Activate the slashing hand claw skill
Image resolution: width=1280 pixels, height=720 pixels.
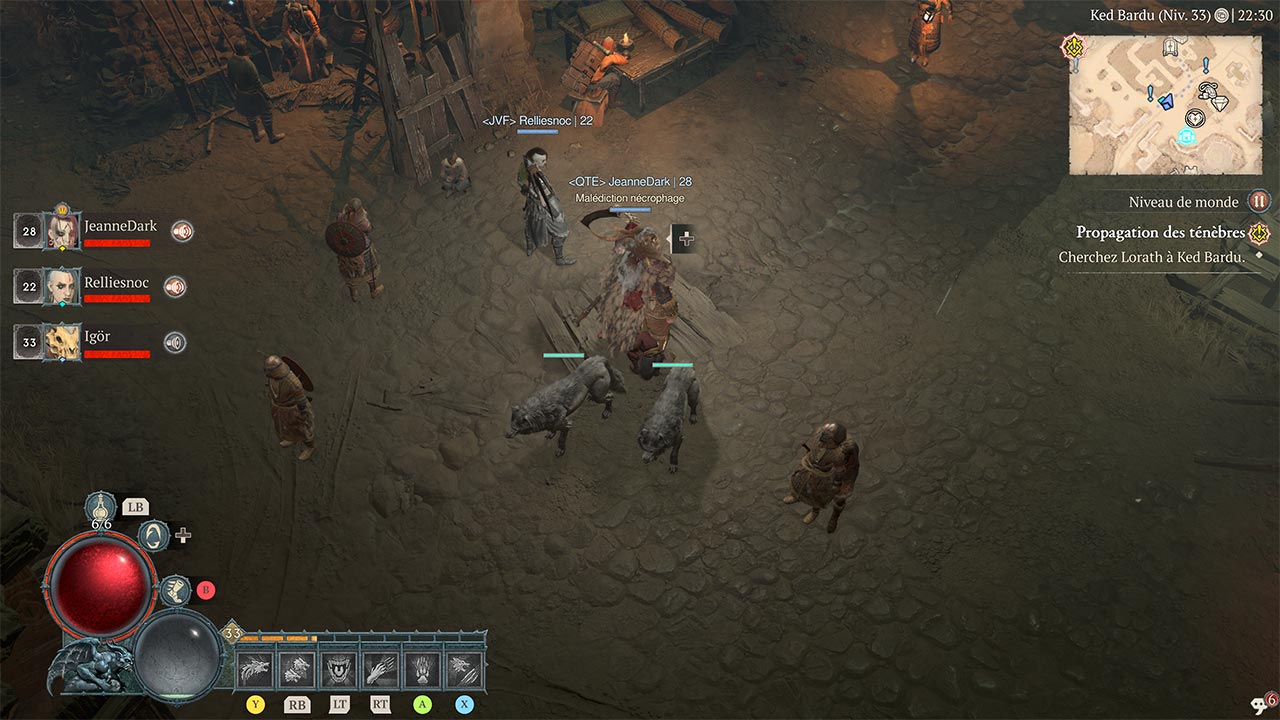pyautogui.click(x=380, y=668)
